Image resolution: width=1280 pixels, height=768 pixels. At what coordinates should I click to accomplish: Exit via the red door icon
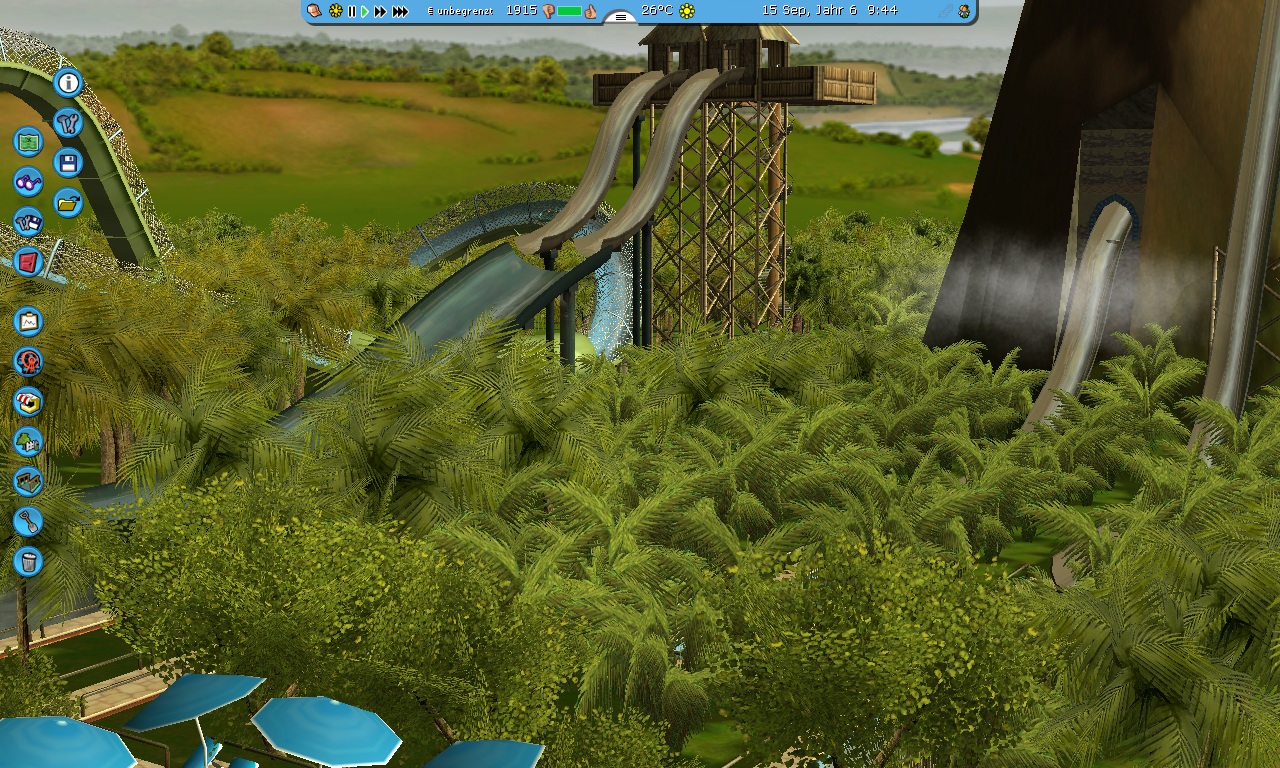point(28,262)
